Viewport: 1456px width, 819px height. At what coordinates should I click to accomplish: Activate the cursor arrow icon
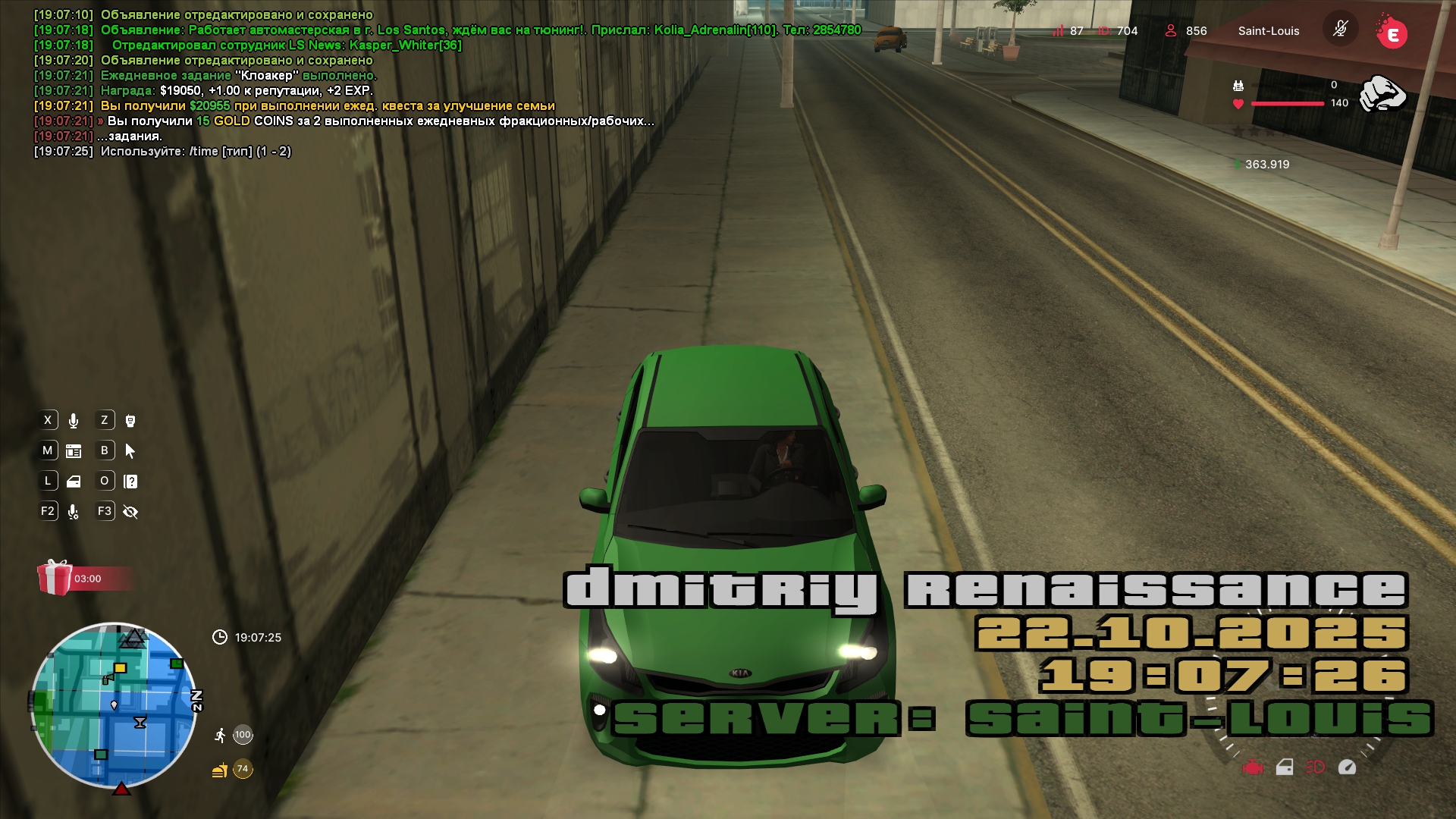click(x=130, y=451)
